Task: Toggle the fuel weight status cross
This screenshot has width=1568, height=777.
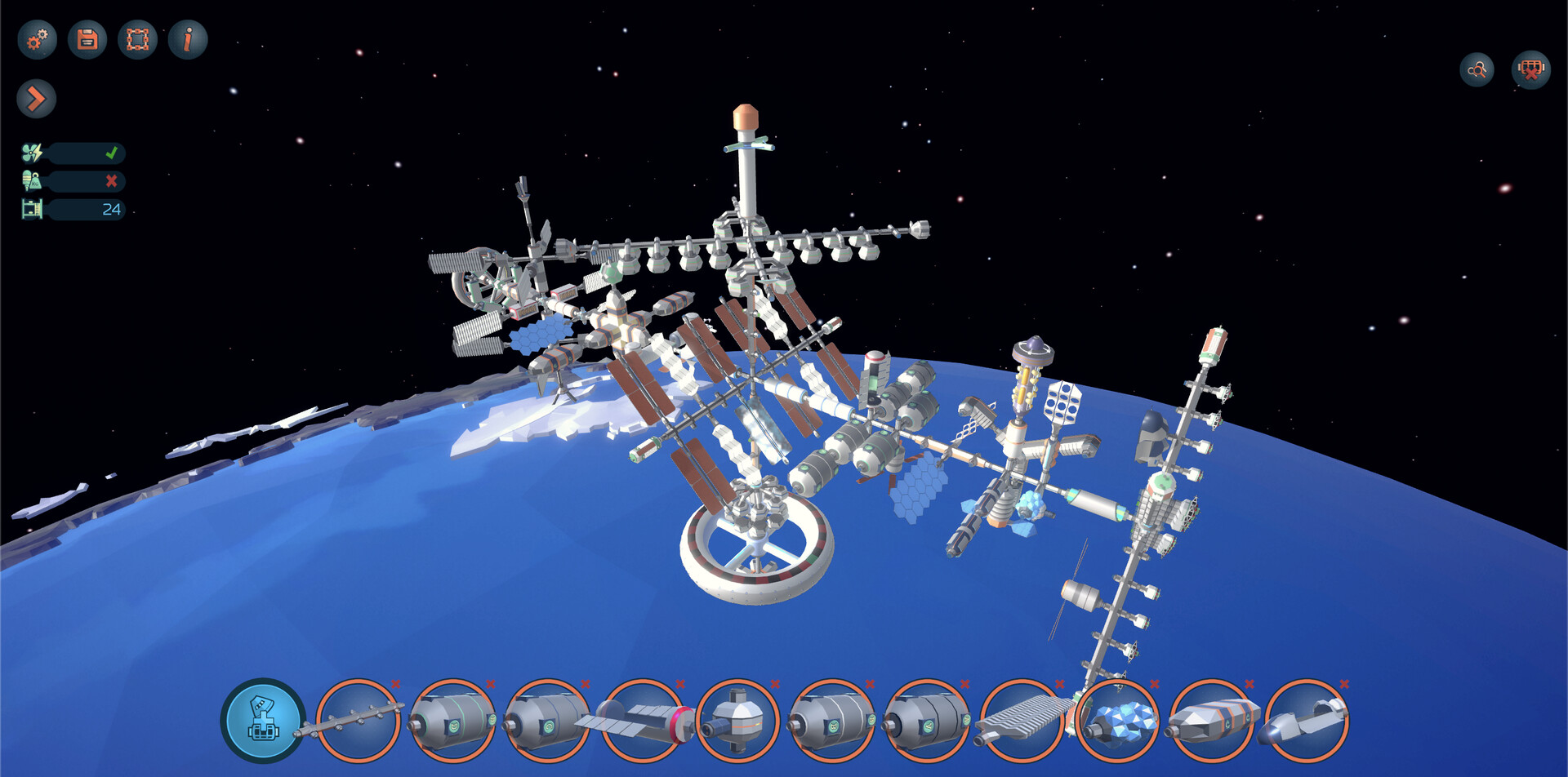Action: click(x=113, y=180)
